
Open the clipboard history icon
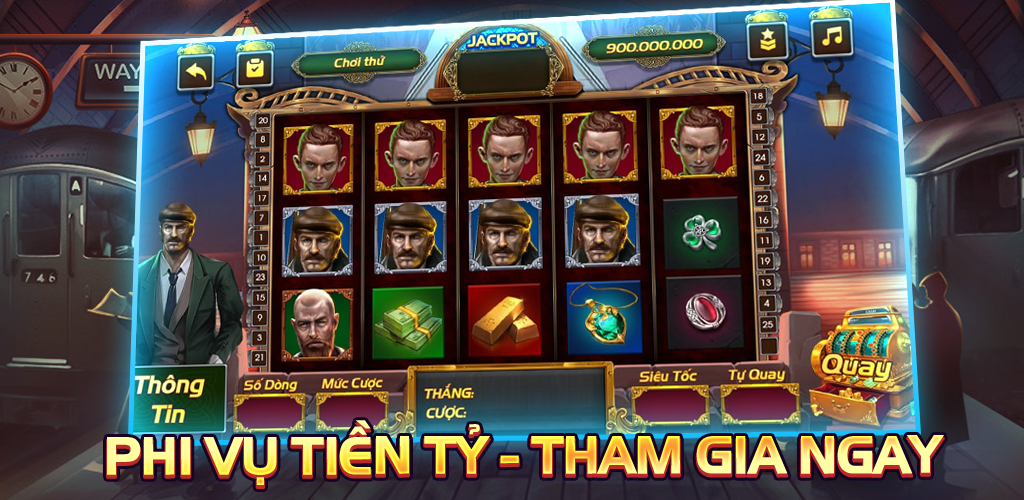tap(254, 69)
